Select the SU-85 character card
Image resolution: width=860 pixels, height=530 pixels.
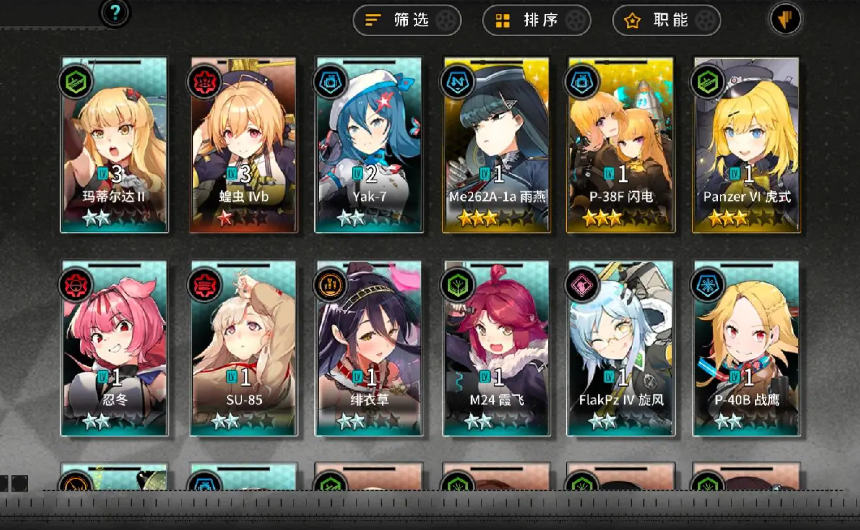tap(244, 349)
